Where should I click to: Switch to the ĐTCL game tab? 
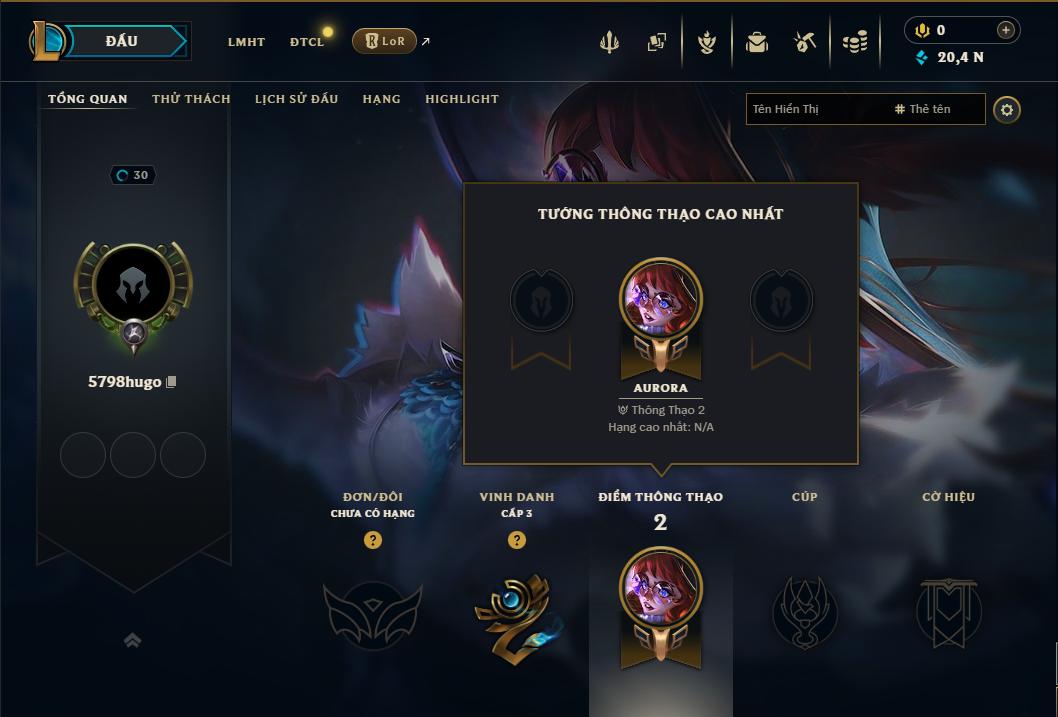click(x=307, y=42)
